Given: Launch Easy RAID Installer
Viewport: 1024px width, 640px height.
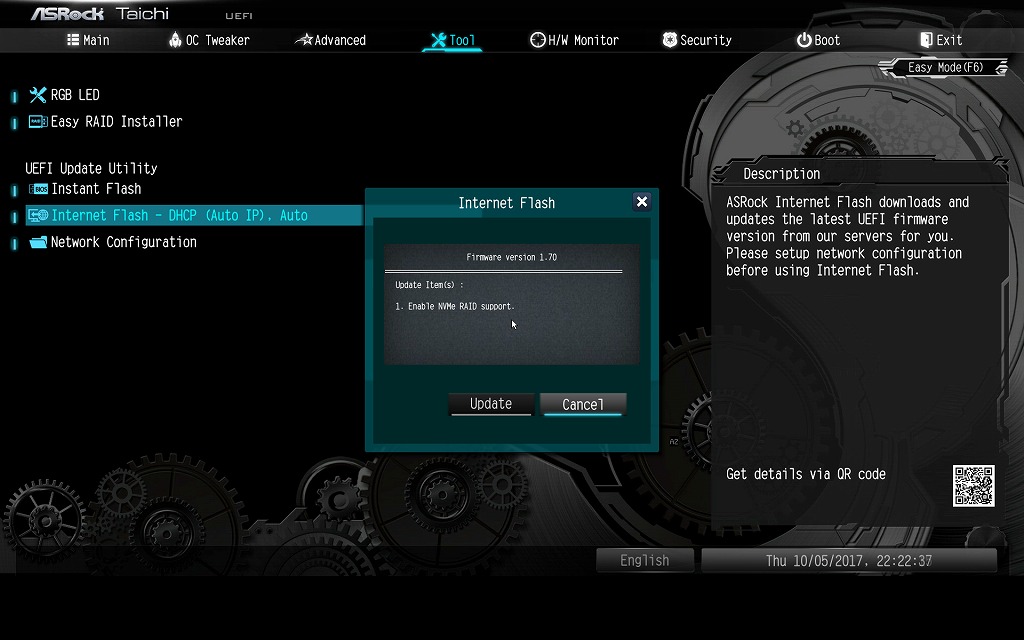Looking at the screenshot, I should 116,122.
